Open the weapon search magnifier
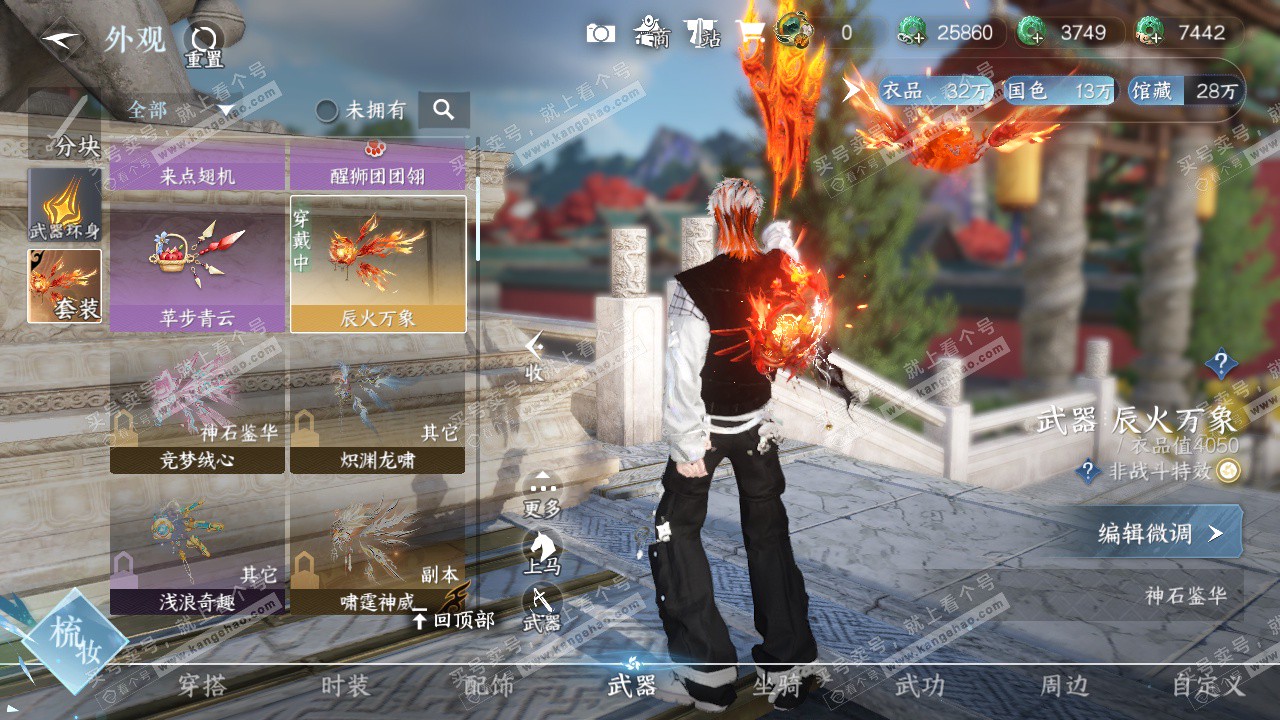The height and width of the screenshot is (720, 1280). coord(444,110)
